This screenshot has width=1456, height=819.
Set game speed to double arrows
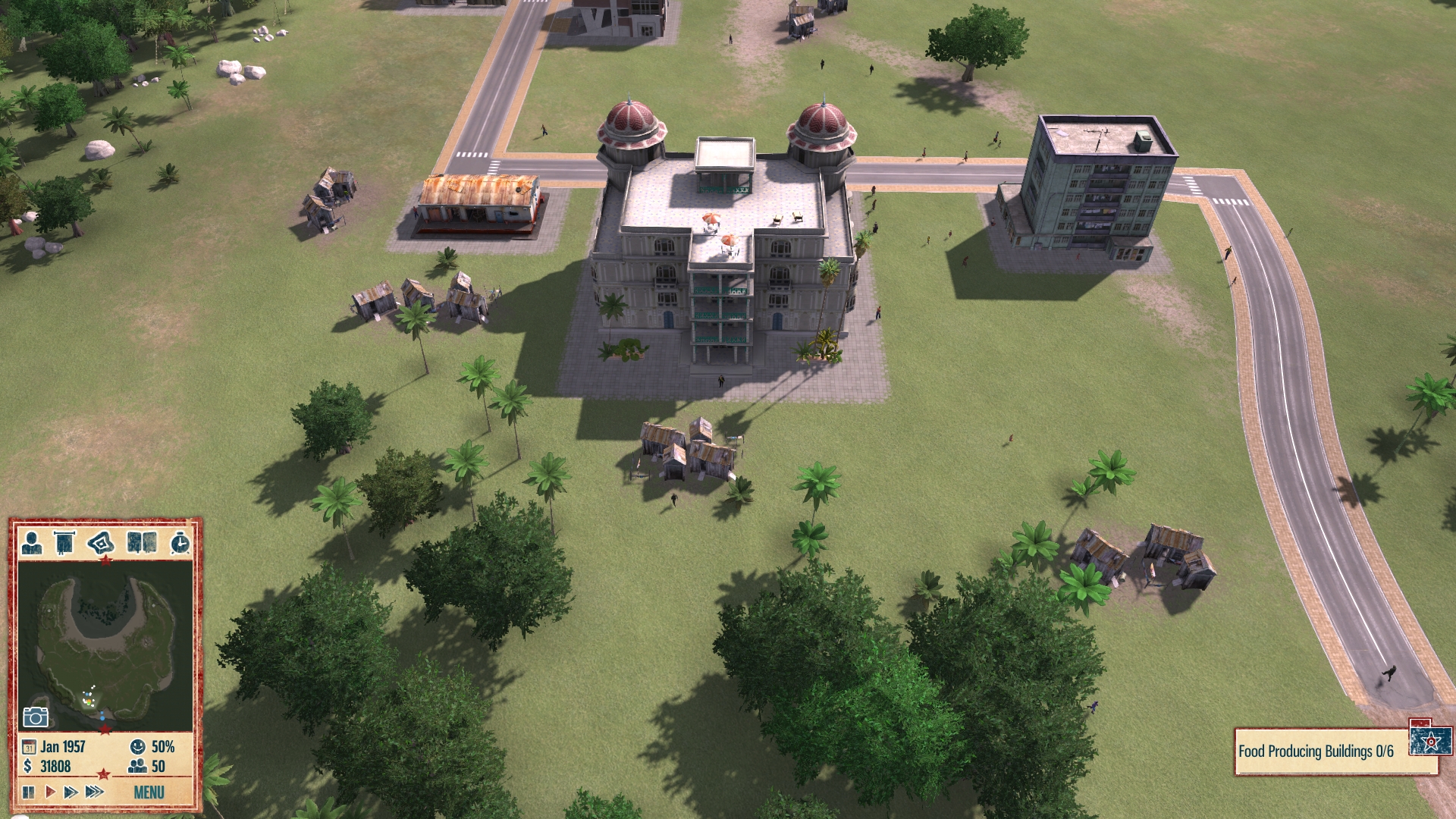coord(71,792)
